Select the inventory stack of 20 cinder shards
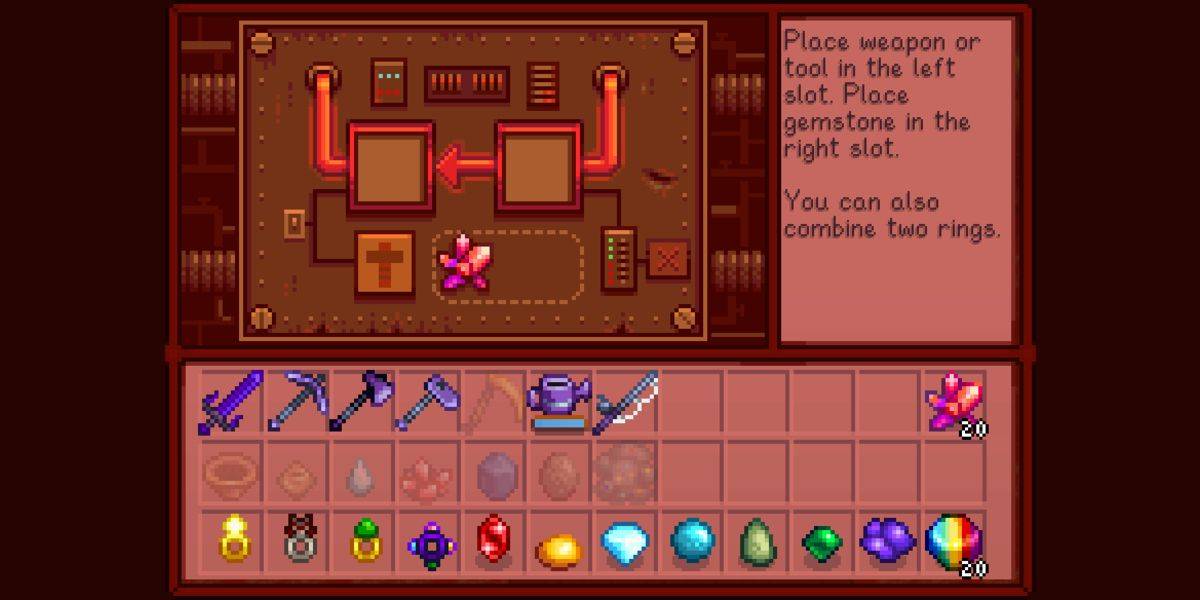Screen dimensions: 1200x600 (953, 402)
